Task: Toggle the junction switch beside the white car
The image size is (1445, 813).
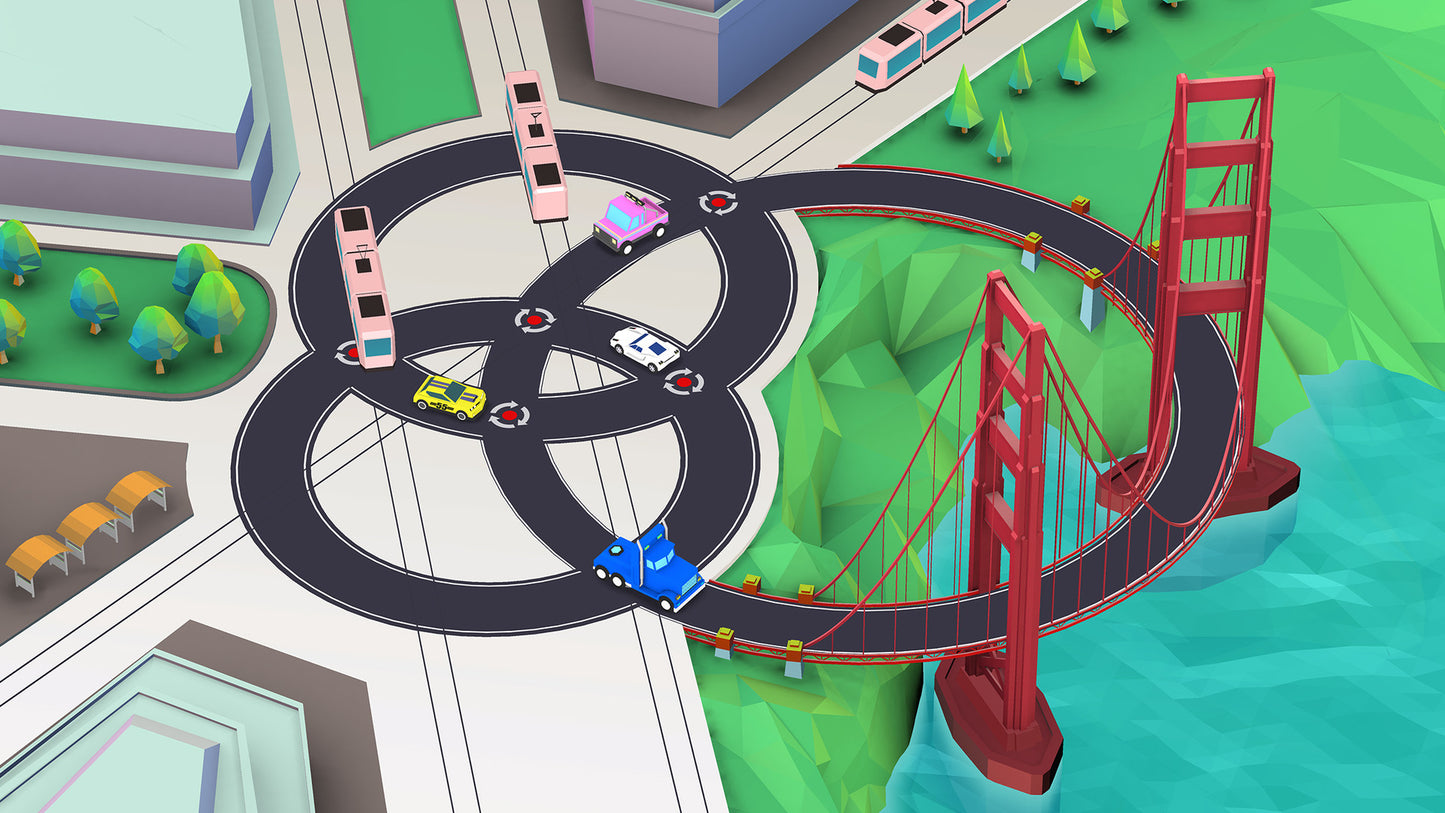Action: point(683,381)
